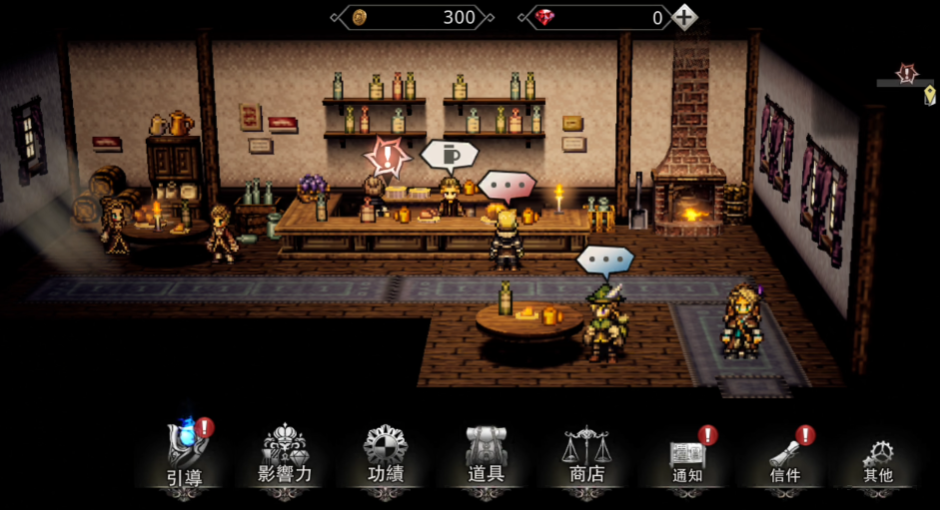The height and width of the screenshot is (510, 940).
Task: Open the 功績 achievements menu
Action: click(385, 456)
